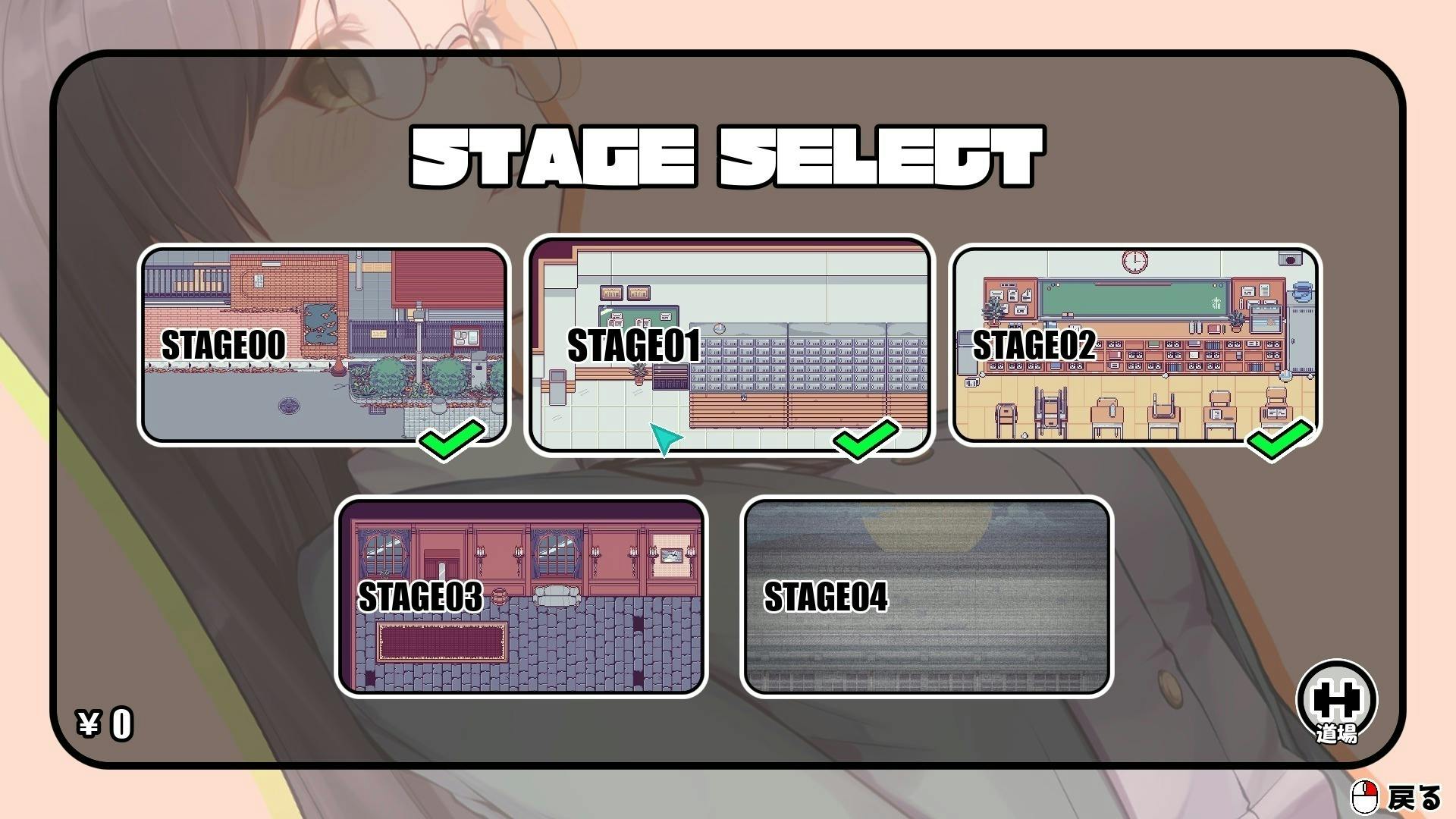1456x819 pixels.
Task: Select the STAGE00 street tile
Action: (324, 345)
